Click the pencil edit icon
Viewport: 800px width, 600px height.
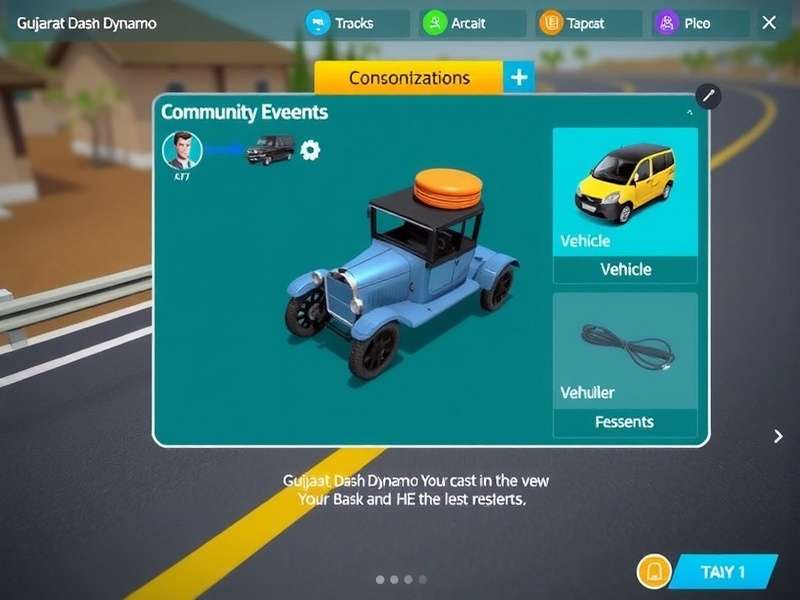708,96
